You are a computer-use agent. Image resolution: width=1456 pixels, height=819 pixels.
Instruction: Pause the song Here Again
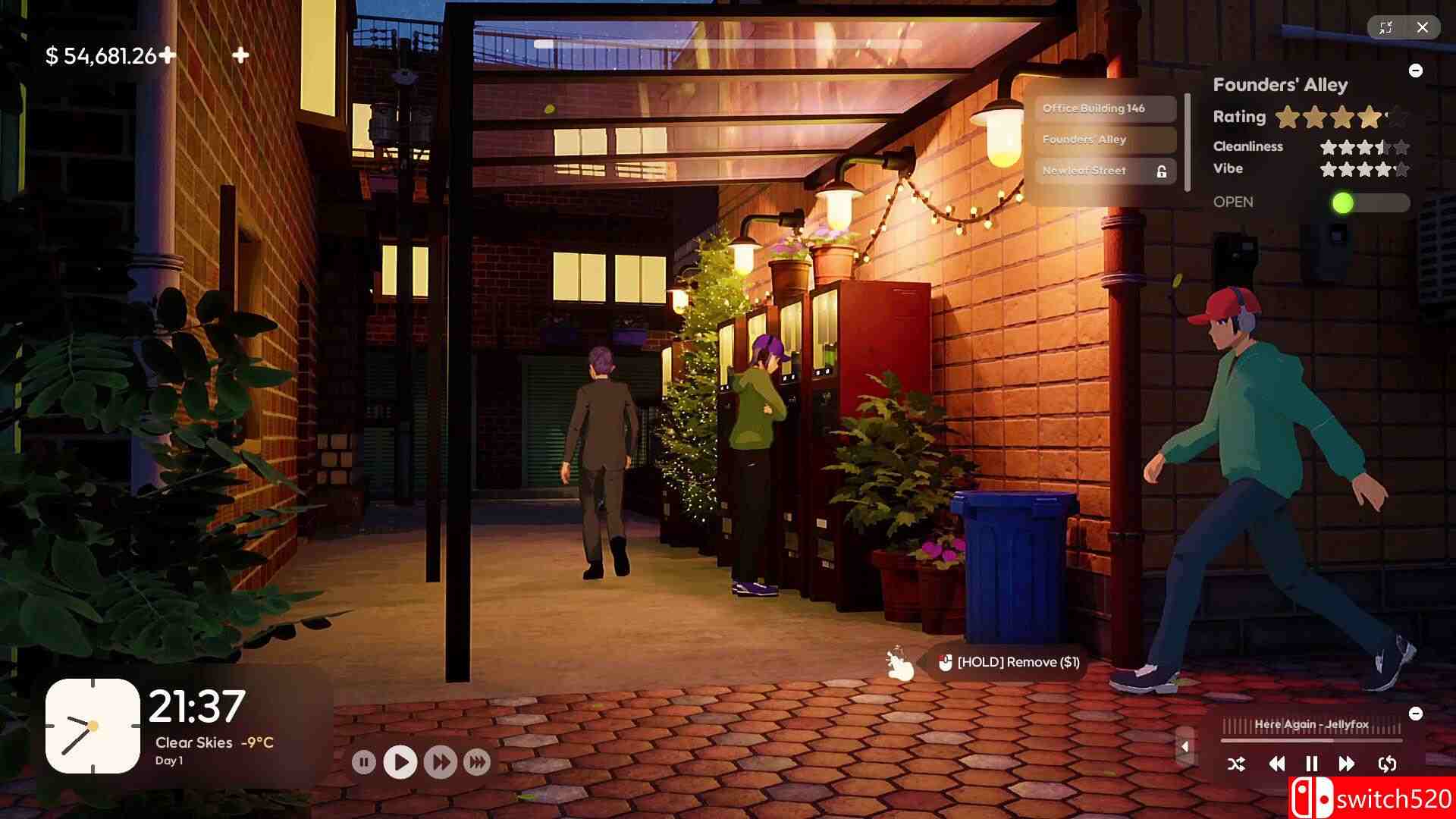point(1312,764)
